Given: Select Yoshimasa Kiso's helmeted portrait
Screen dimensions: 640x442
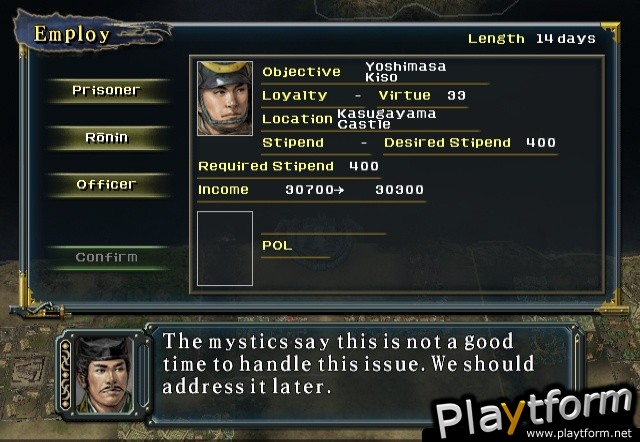Looking at the screenshot, I should pyautogui.click(x=225, y=98).
